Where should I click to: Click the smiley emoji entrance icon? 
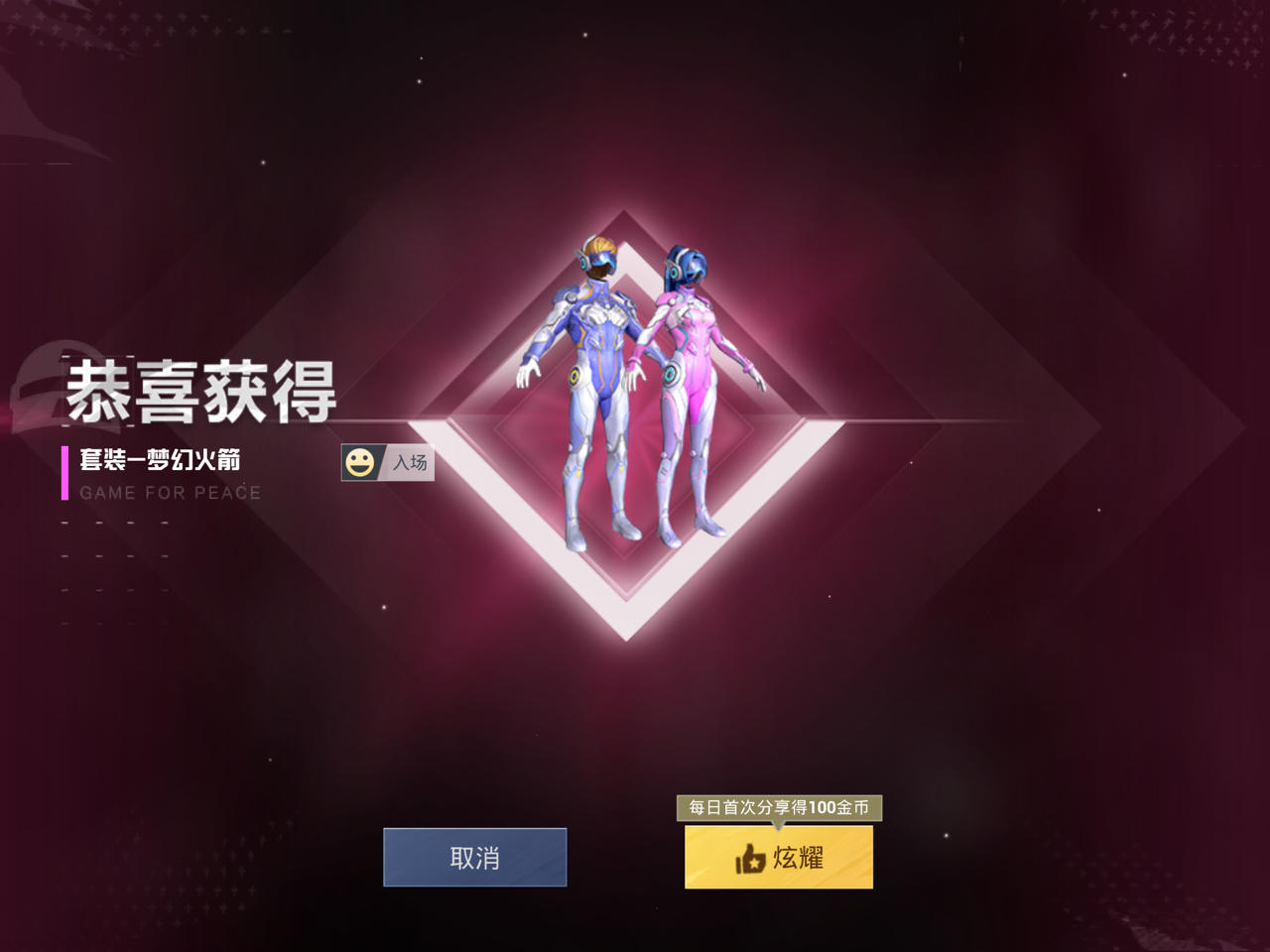[361, 462]
